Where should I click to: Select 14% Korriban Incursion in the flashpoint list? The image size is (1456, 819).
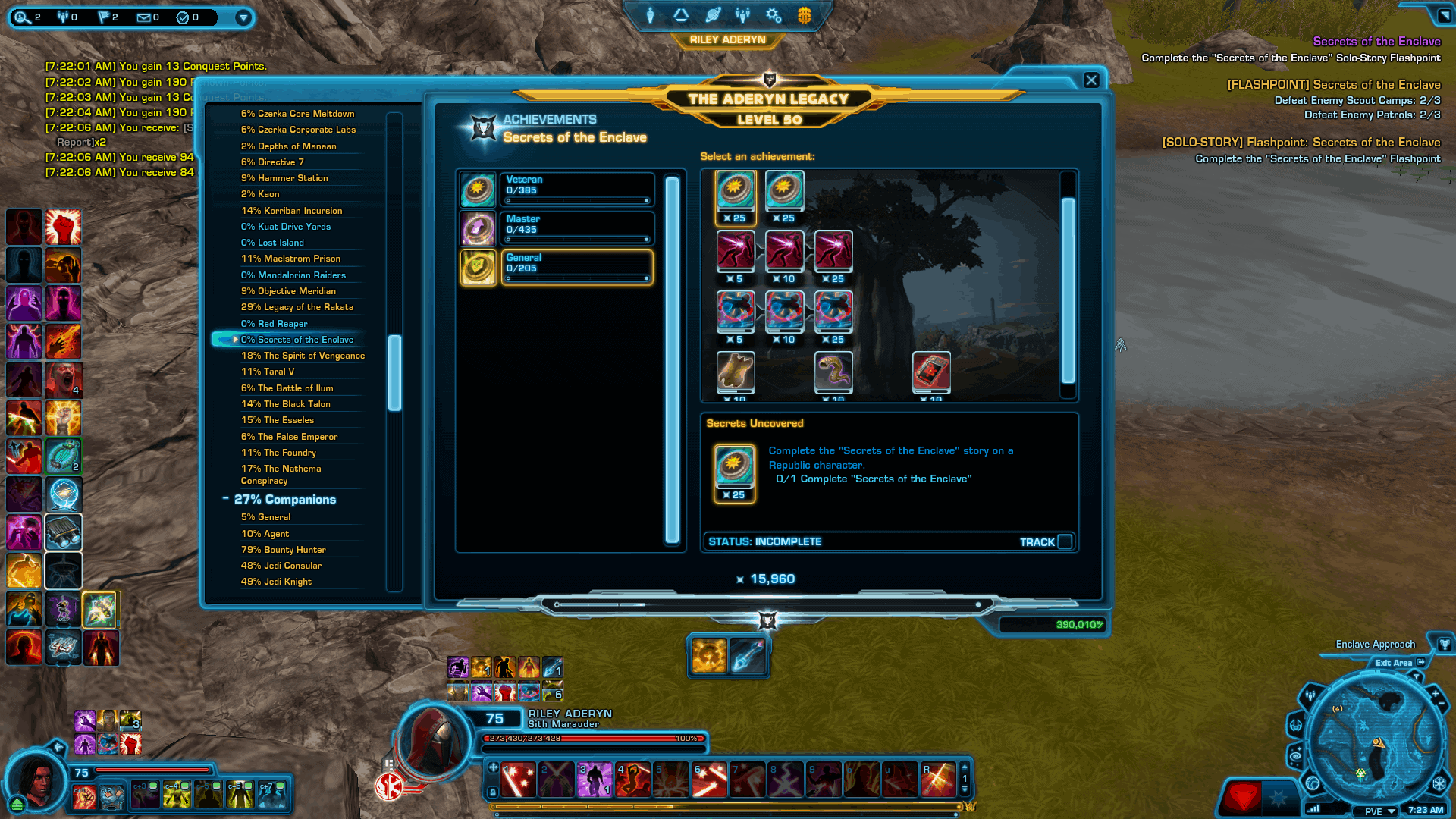(x=291, y=211)
